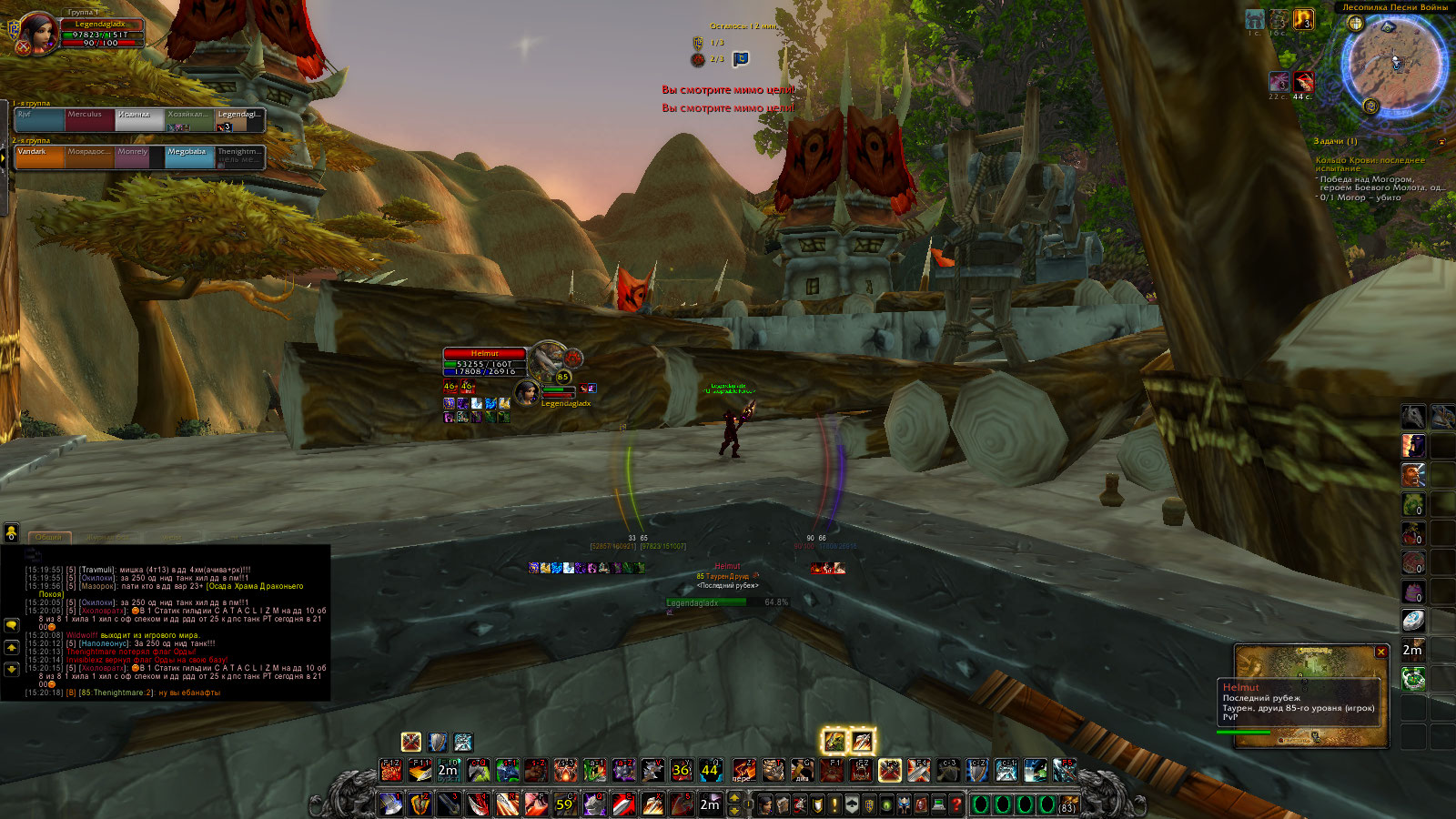Activate the battle stance crossed-swords icon
Image resolution: width=1456 pixels, height=819 pixels.
(411, 742)
